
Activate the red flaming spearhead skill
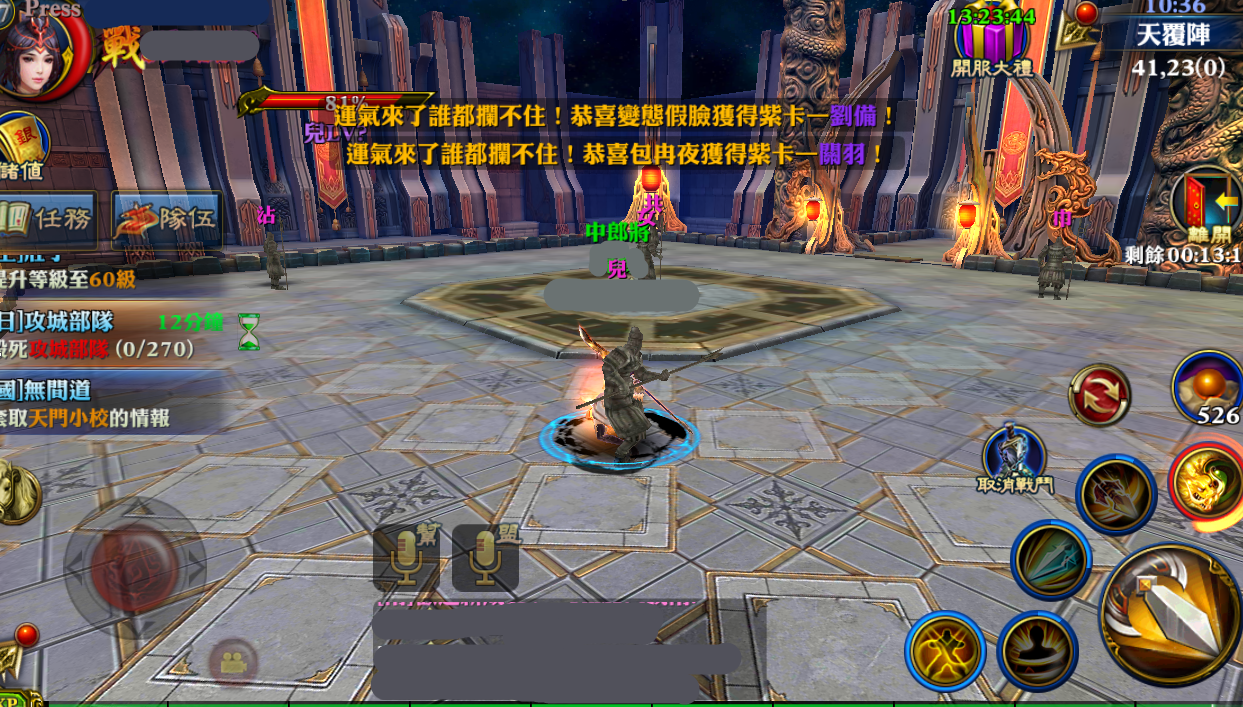tap(1115, 495)
